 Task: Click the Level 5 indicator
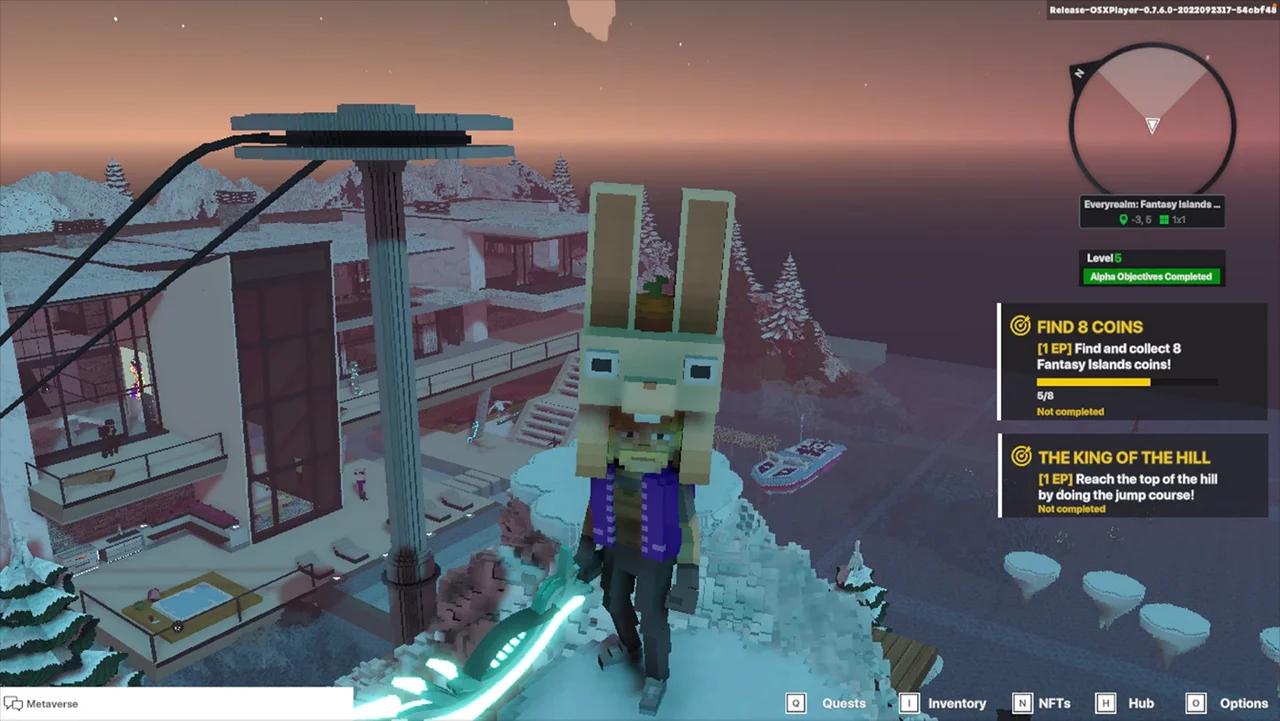(x=1104, y=257)
